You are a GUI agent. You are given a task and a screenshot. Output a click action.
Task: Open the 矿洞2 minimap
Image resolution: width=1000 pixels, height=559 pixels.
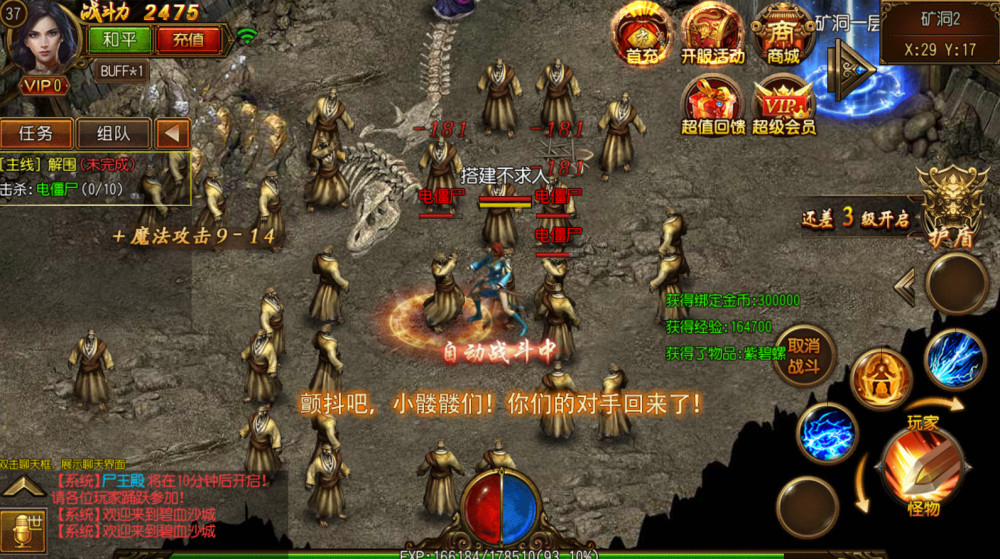(x=939, y=32)
